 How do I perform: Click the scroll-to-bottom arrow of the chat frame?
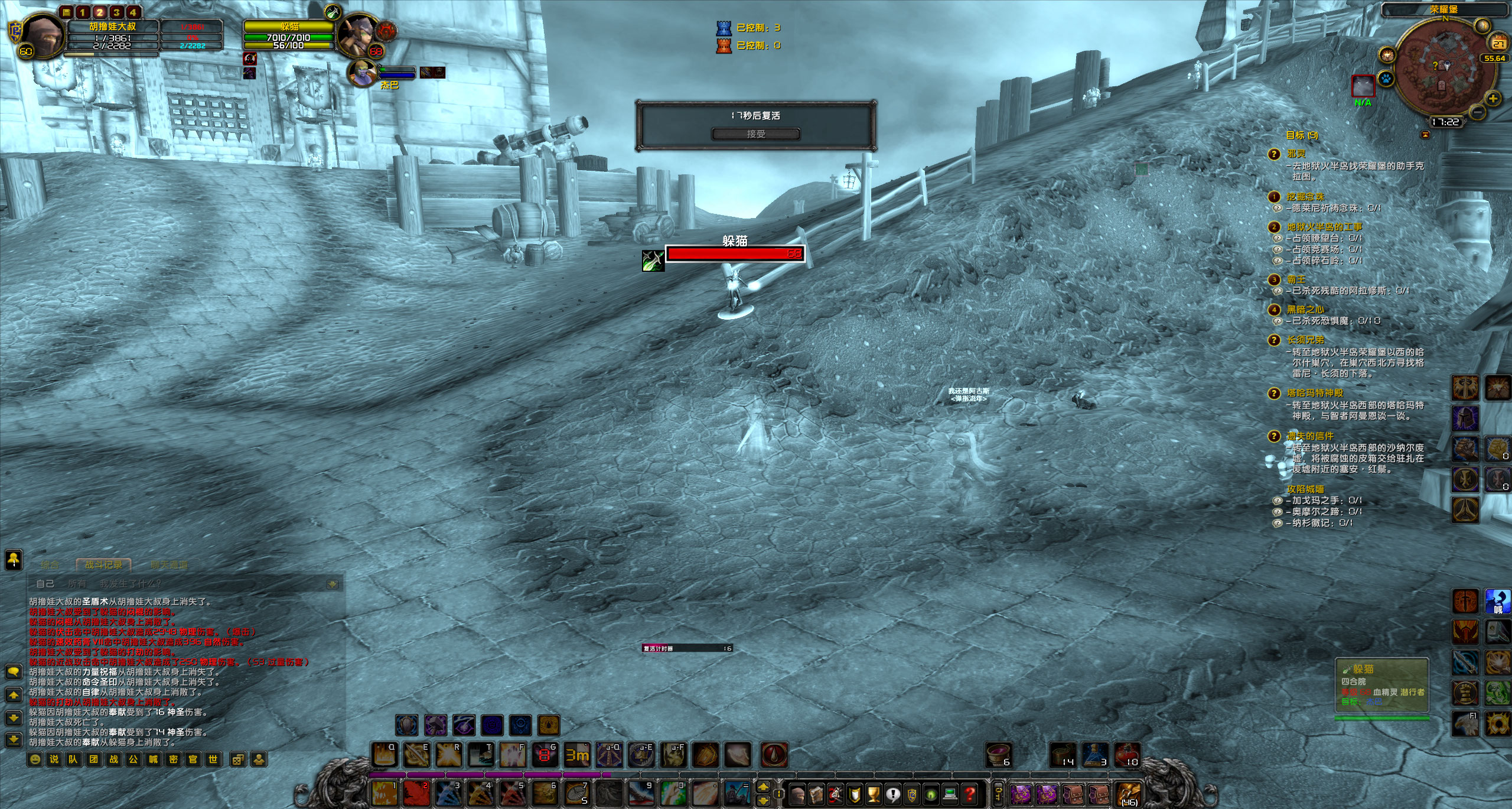14,739
